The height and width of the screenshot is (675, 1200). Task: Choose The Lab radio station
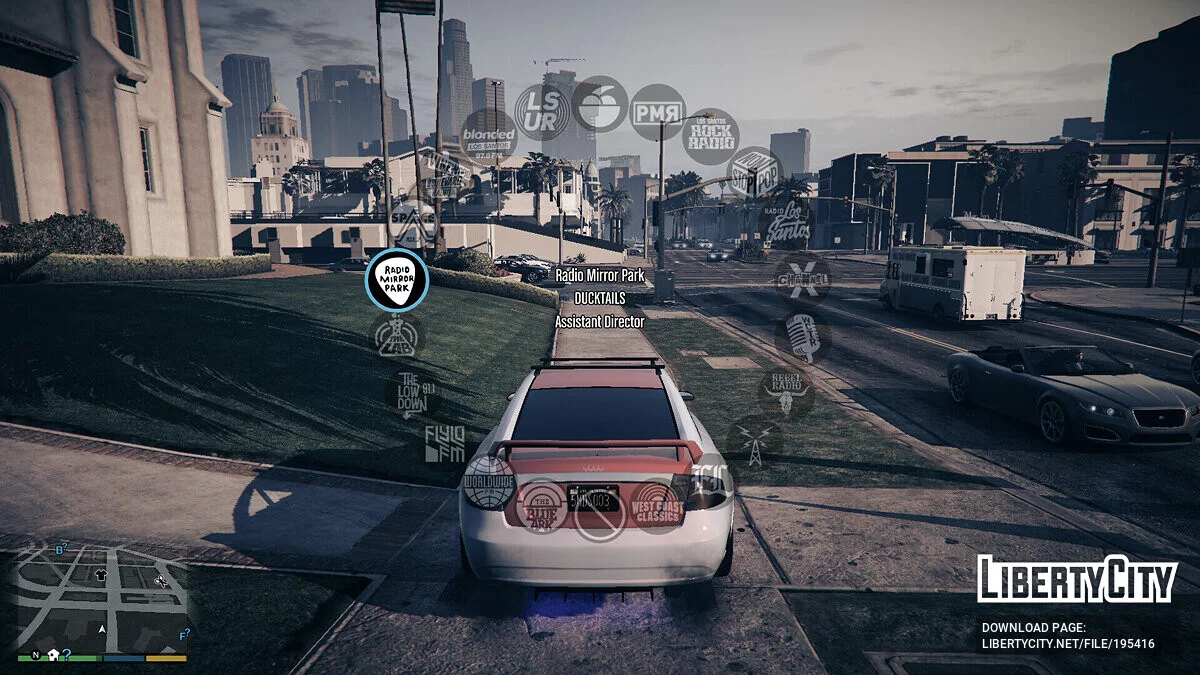coord(397,336)
